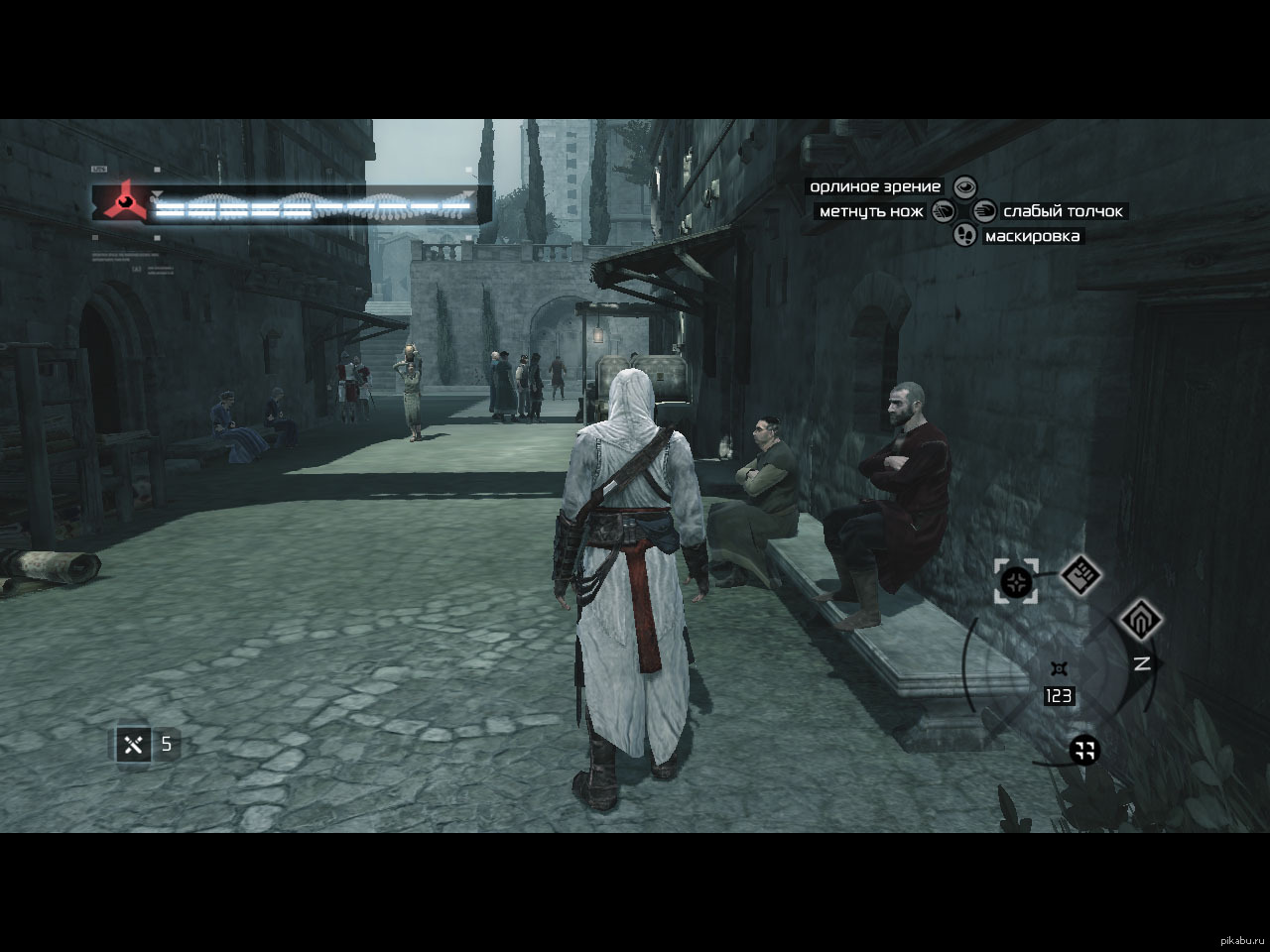This screenshot has height=952, width=1270.
Task: Click the N compass indicator on the minimap
Action: click(x=1142, y=663)
